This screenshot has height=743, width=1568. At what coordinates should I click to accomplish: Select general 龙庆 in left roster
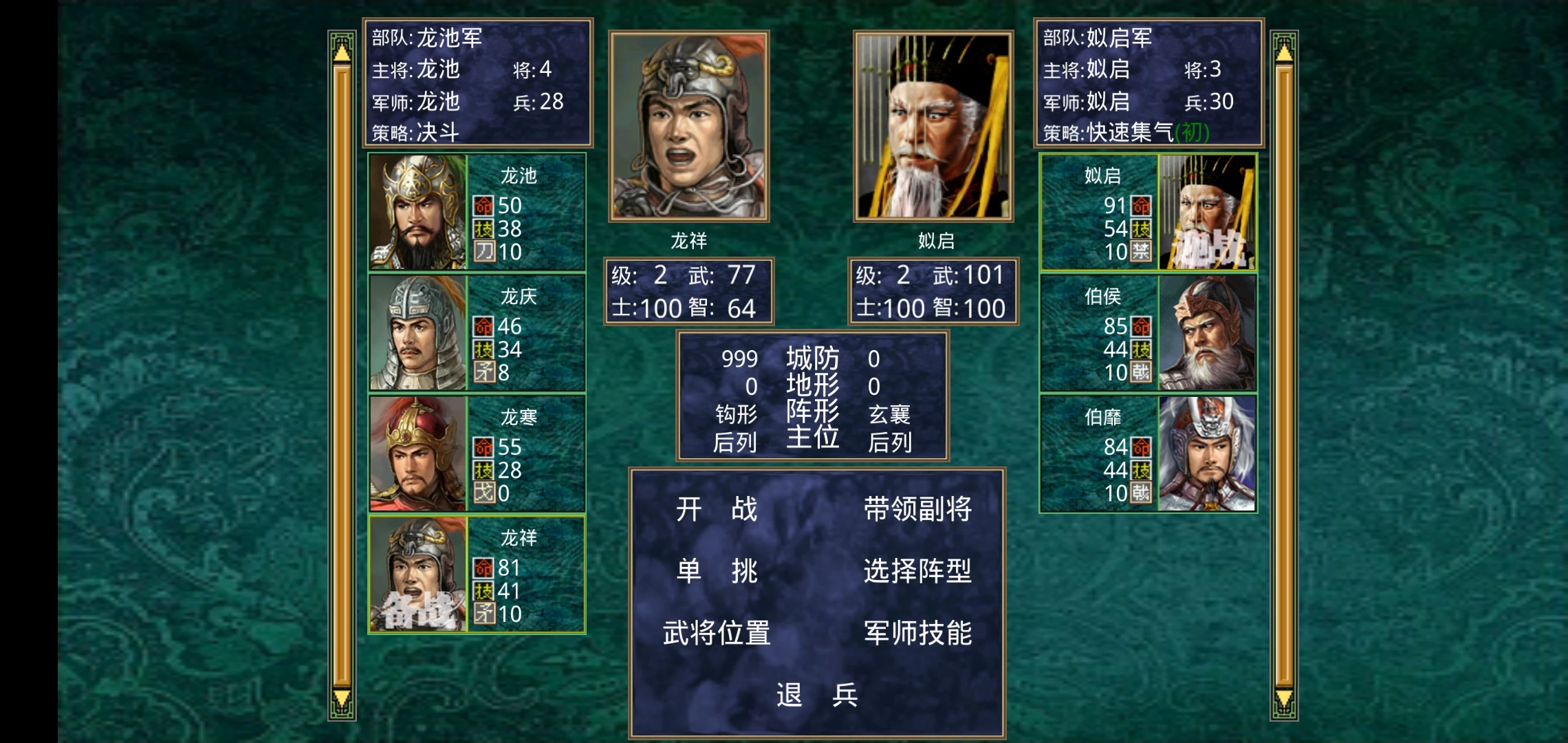(477, 333)
